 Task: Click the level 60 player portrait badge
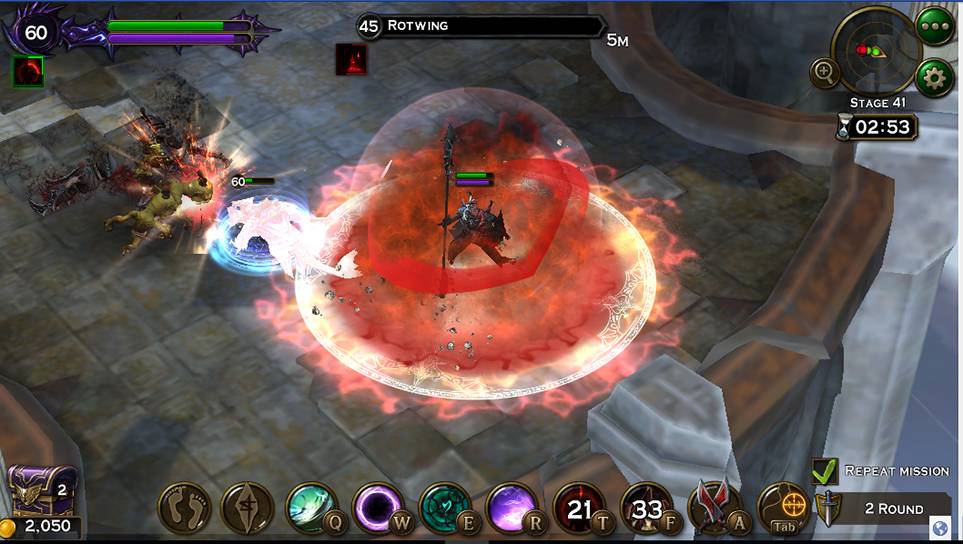click(36, 32)
